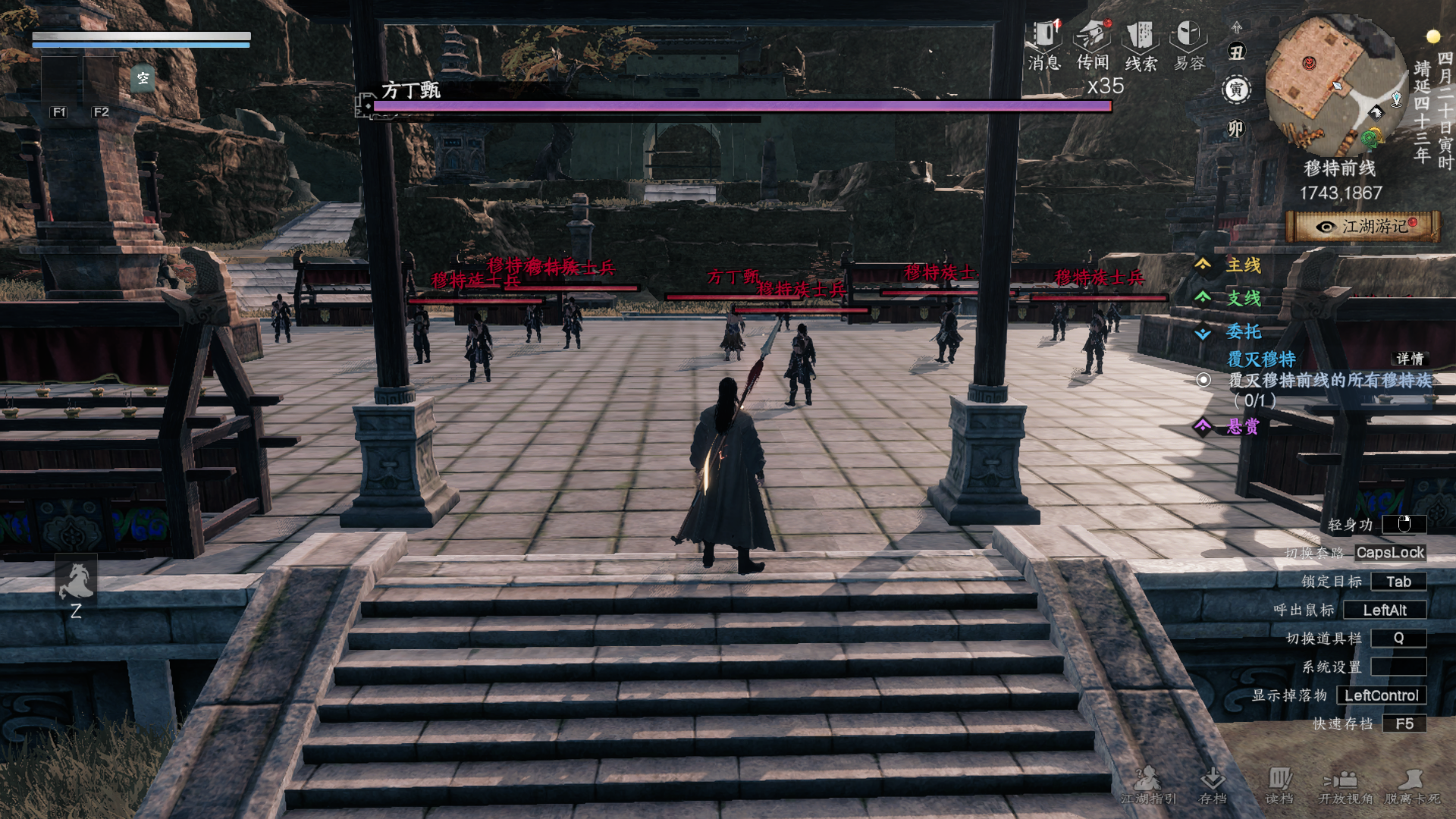Click the horse mount icon
The width and height of the screenshot is (1456, 819).
pyautogui.click(x=76, y=580)
